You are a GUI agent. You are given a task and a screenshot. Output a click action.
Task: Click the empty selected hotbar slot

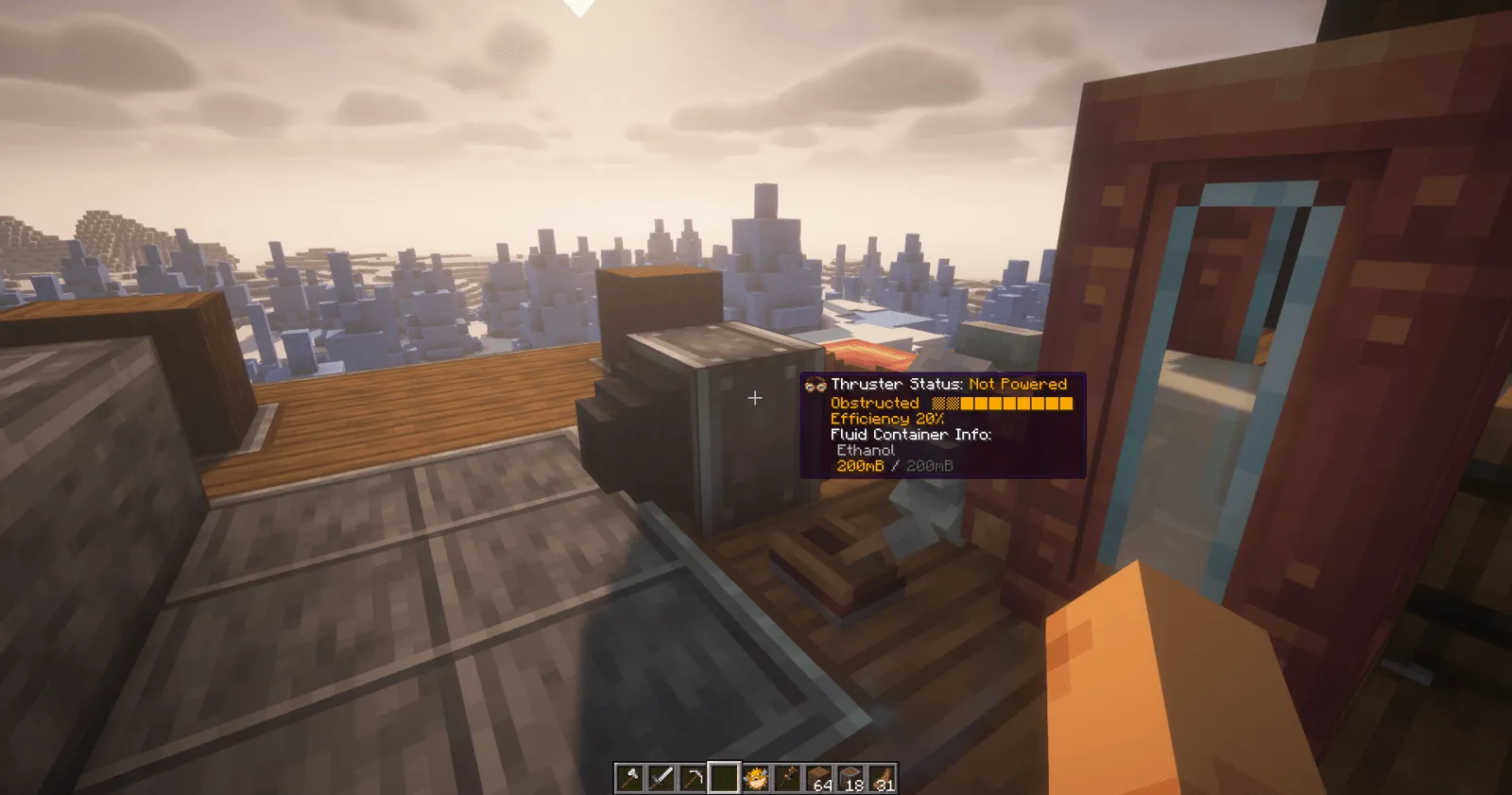click(724, 778)
